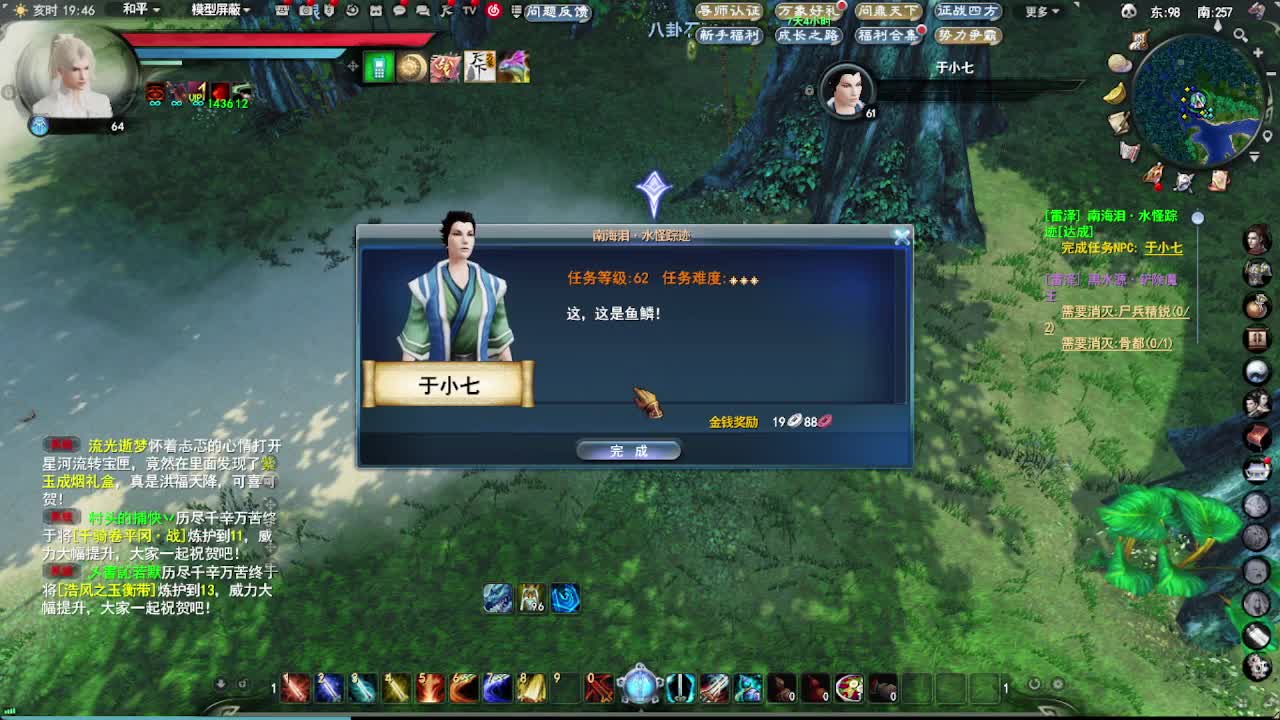This screenshot has height=720, width=1280.
Task: Open the treasure chest icon on right sidebar
Action: (x=1259, y=437)
